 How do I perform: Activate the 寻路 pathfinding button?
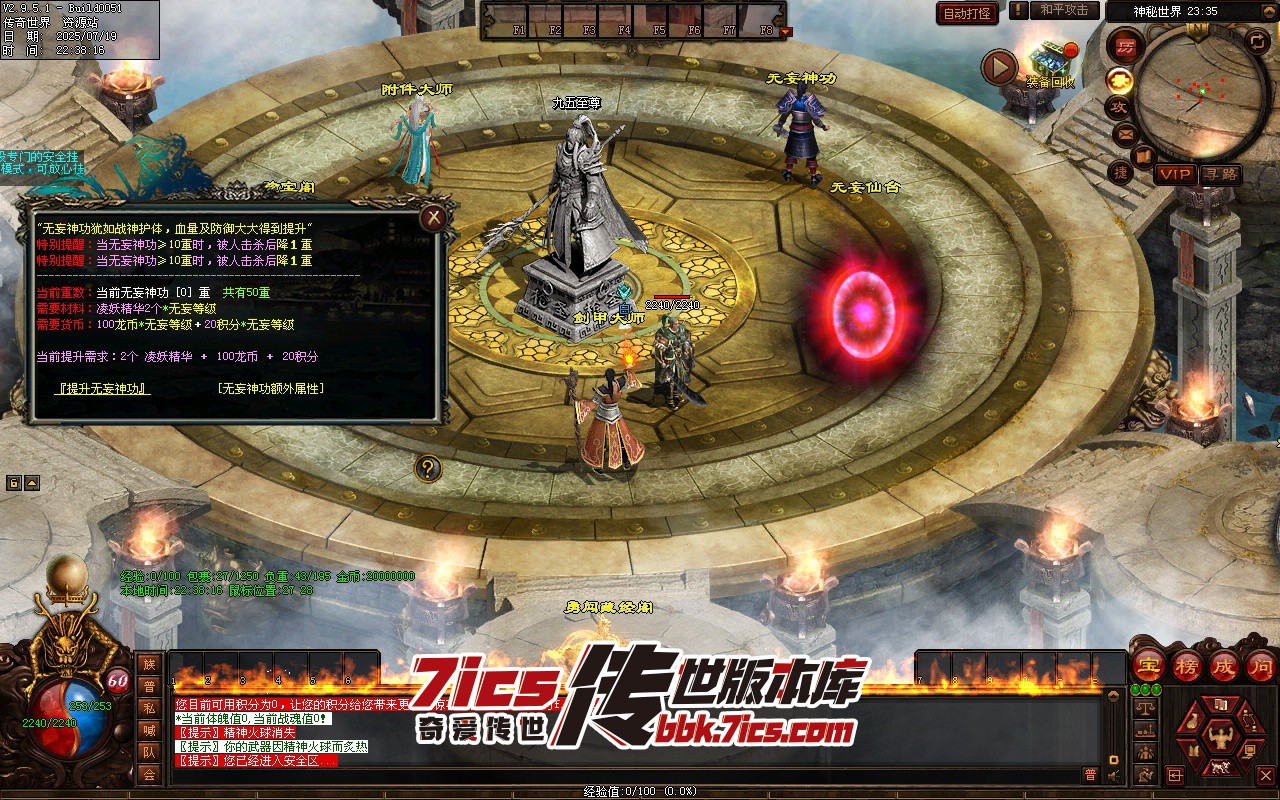1219,174
